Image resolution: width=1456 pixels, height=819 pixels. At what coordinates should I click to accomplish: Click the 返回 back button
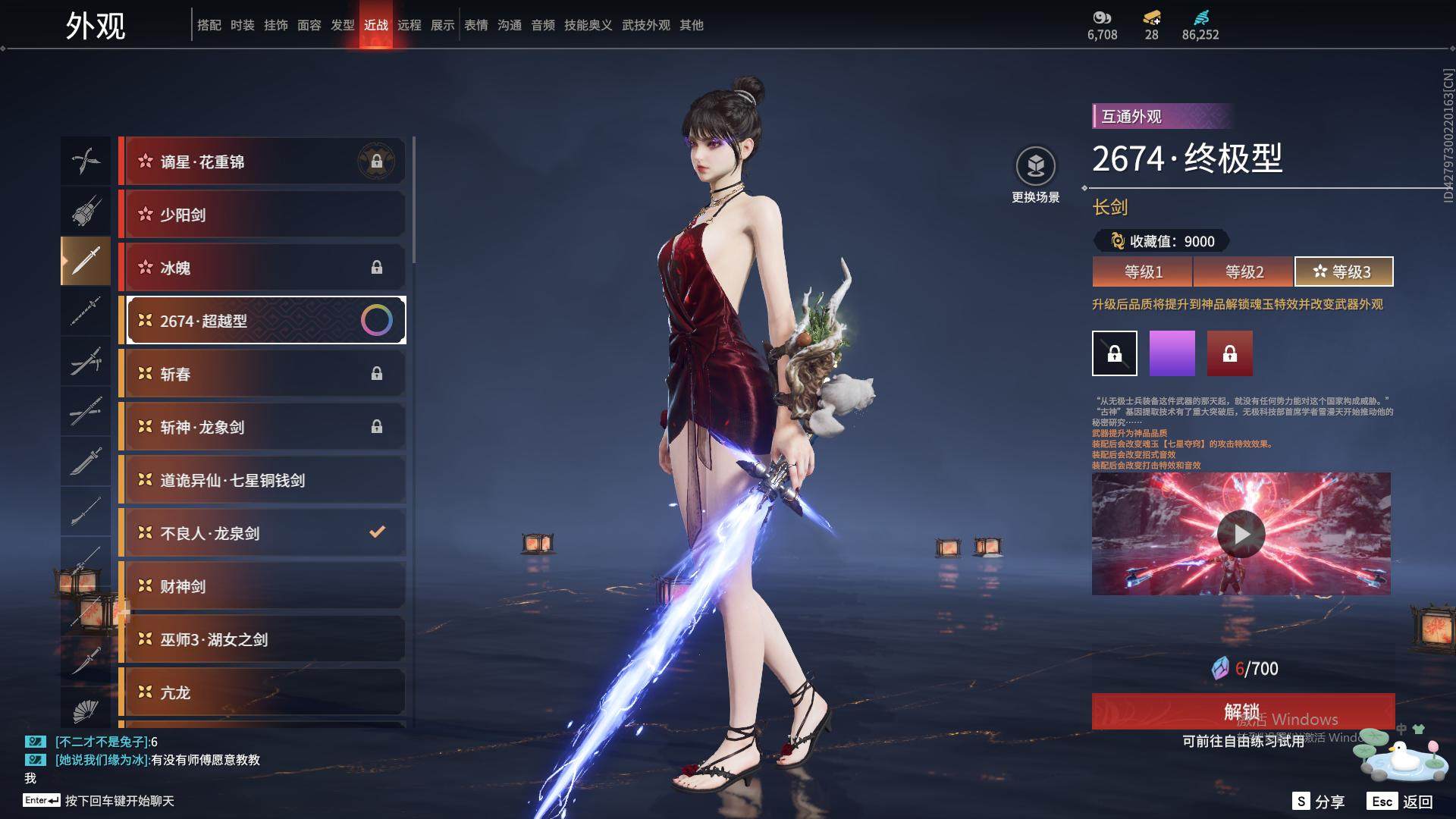pos(1400,802)
